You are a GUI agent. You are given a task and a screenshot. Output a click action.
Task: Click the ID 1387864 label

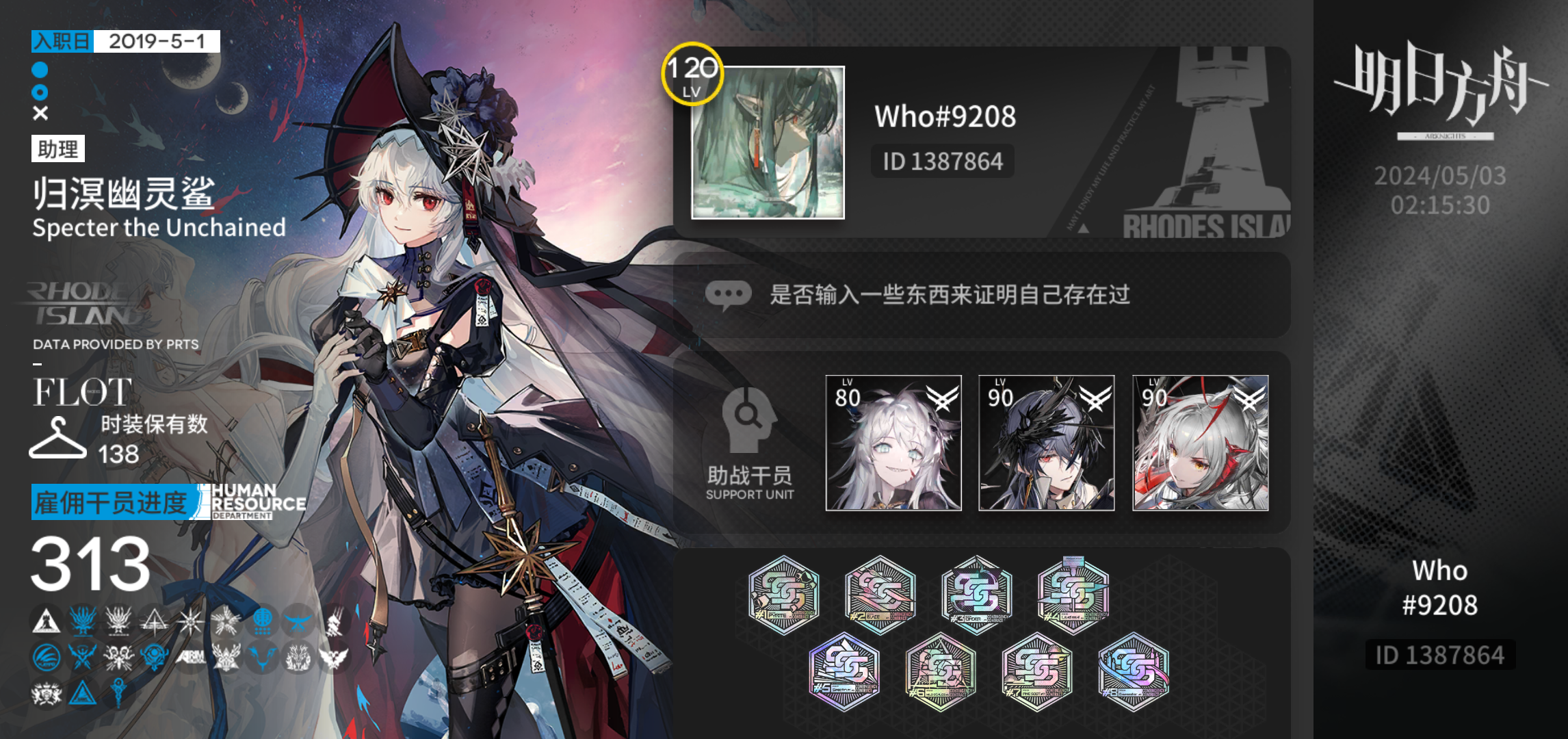coord(943,161)
